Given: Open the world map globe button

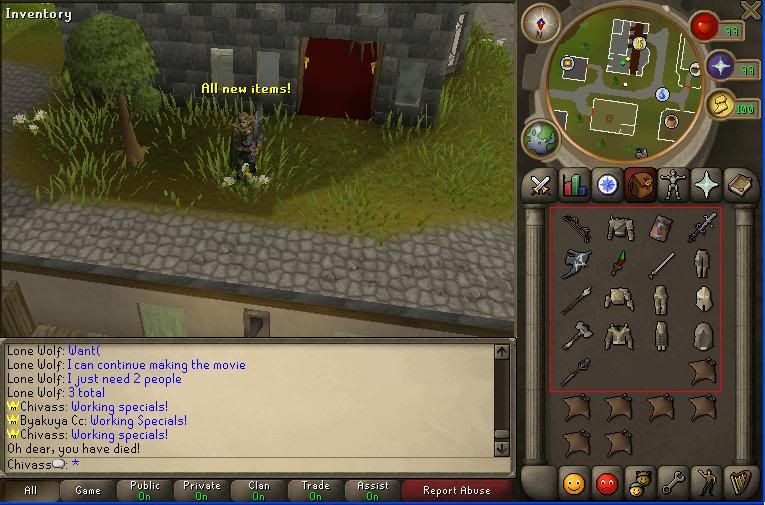Looking at the screenshot, I should point(543,137).
